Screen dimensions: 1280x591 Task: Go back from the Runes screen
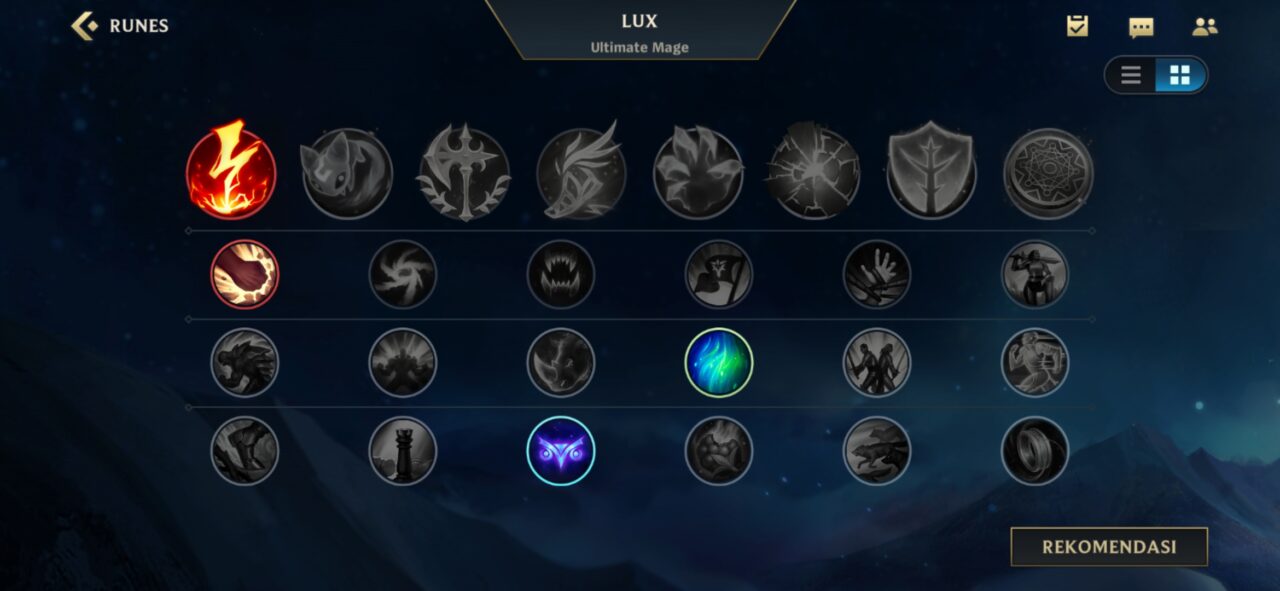pos(85,26)
